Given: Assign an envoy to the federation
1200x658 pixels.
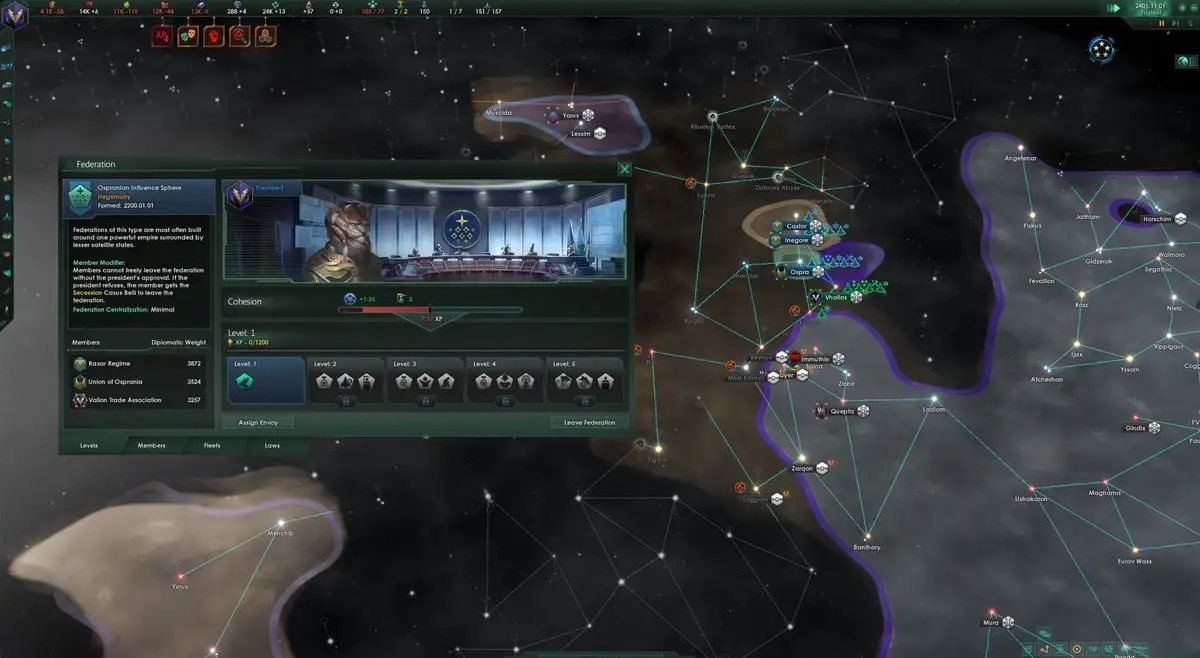Looking at the screenshot, I should (258, 423).
